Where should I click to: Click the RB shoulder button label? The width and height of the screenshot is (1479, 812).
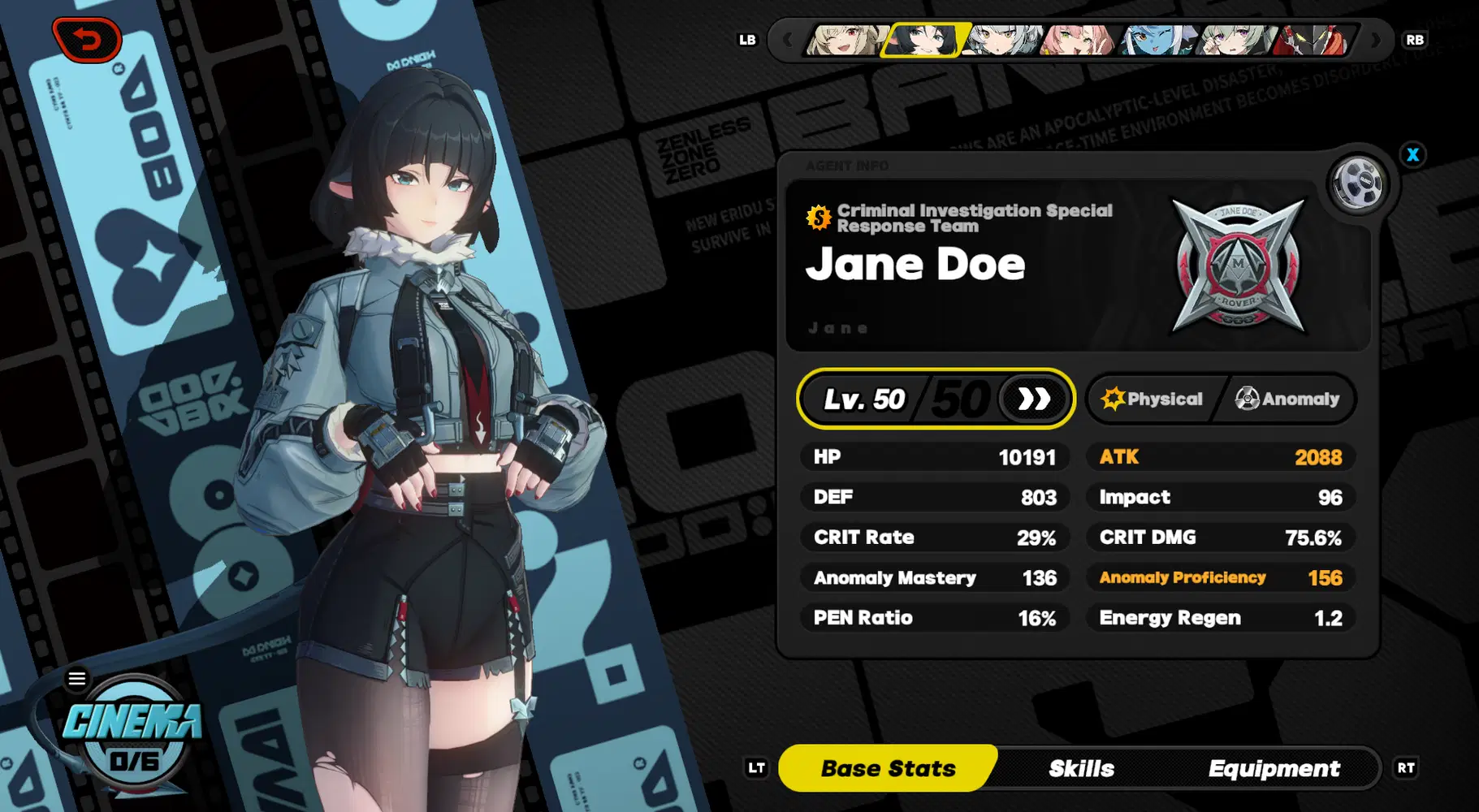(x=1416, y=39)
